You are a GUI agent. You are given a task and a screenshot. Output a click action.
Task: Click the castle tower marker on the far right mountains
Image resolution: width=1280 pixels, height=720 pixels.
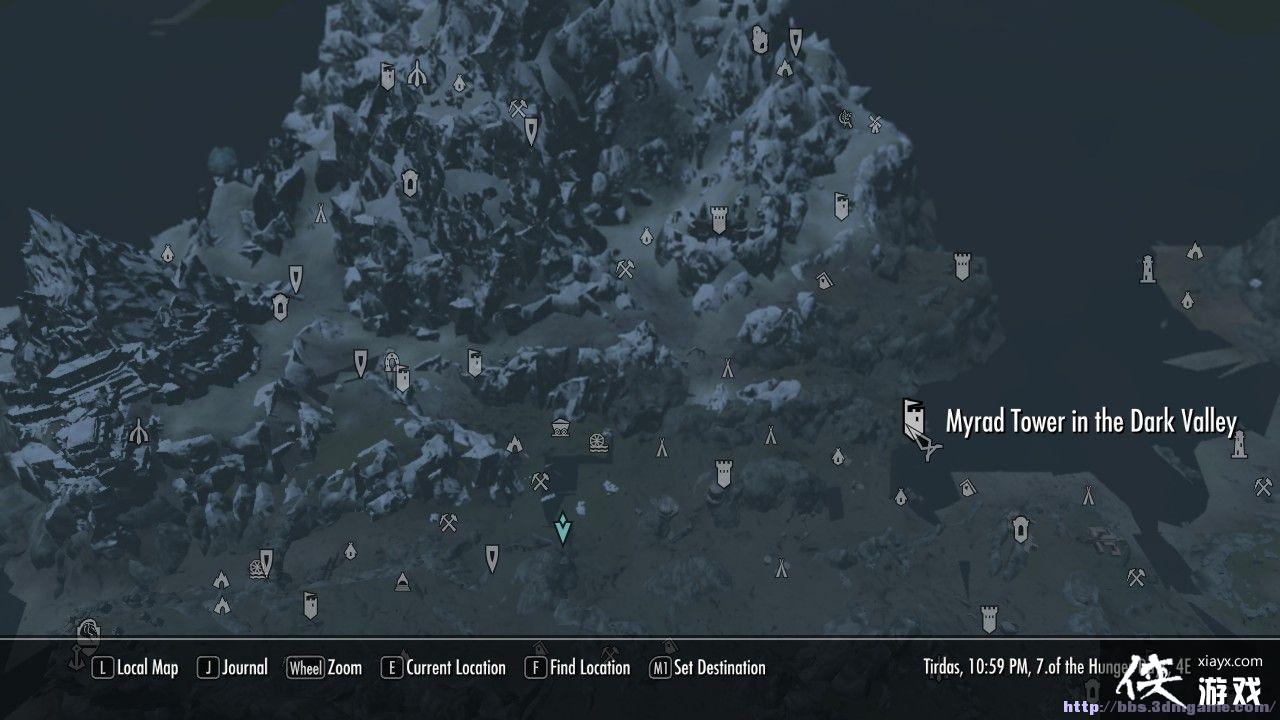[x=962, y=265]
